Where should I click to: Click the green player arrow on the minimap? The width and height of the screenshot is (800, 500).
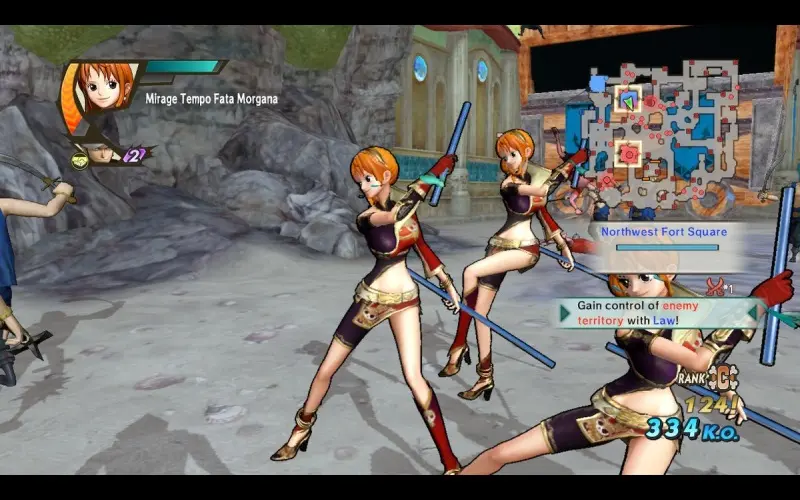[x=627, y=100]
